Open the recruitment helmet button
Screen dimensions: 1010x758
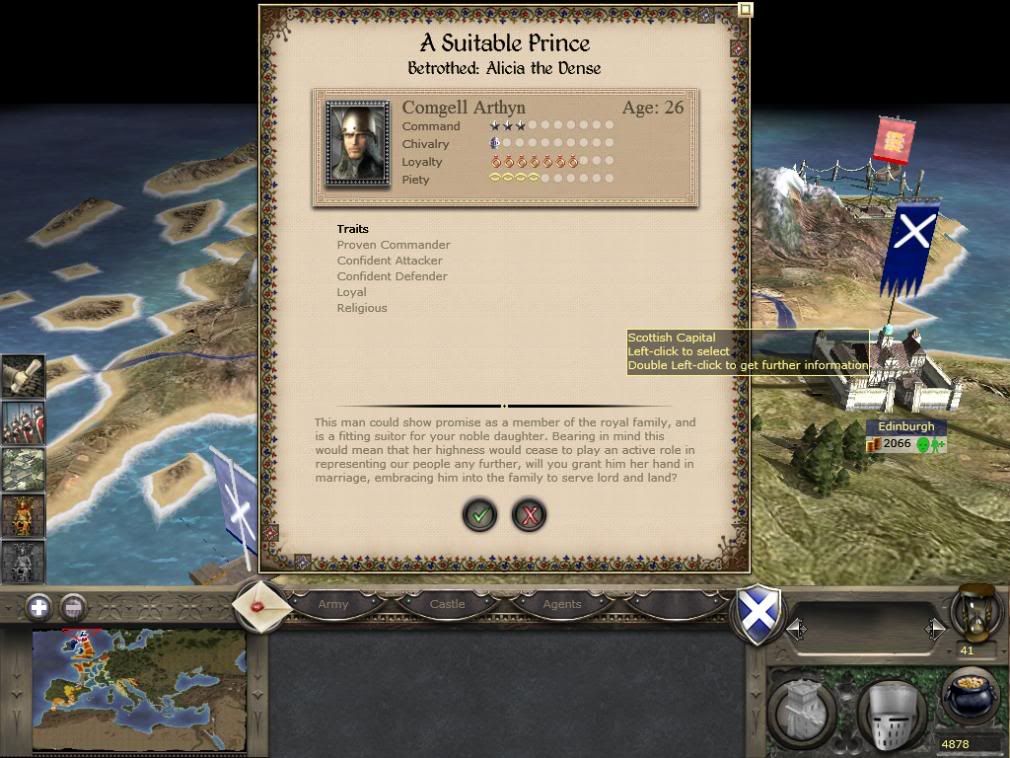tap(891, 714)
